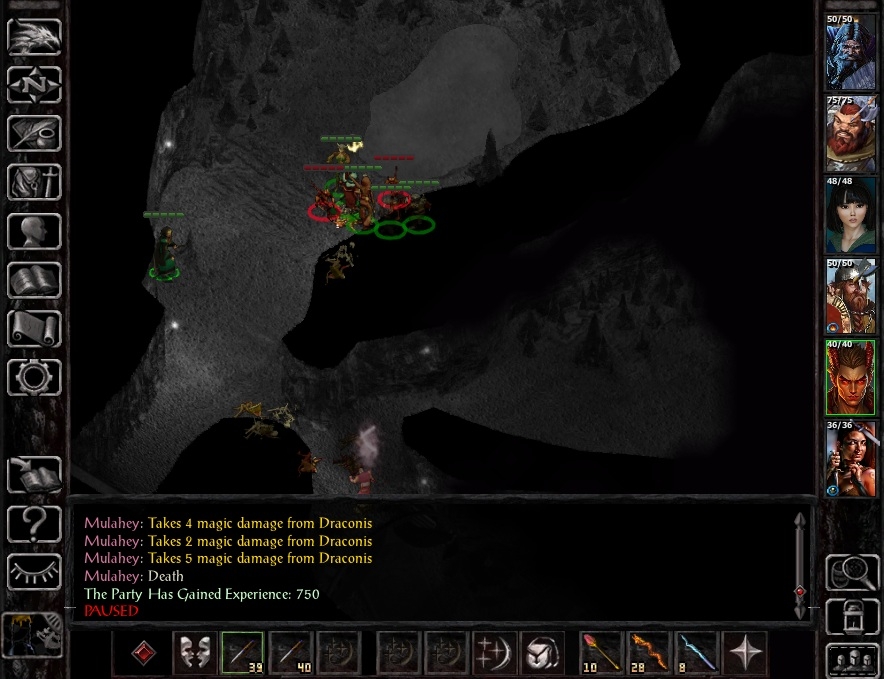This screenshot has width=884, height=679.
Task: Open the inventory screen
Action: click(x=34, y=182)
